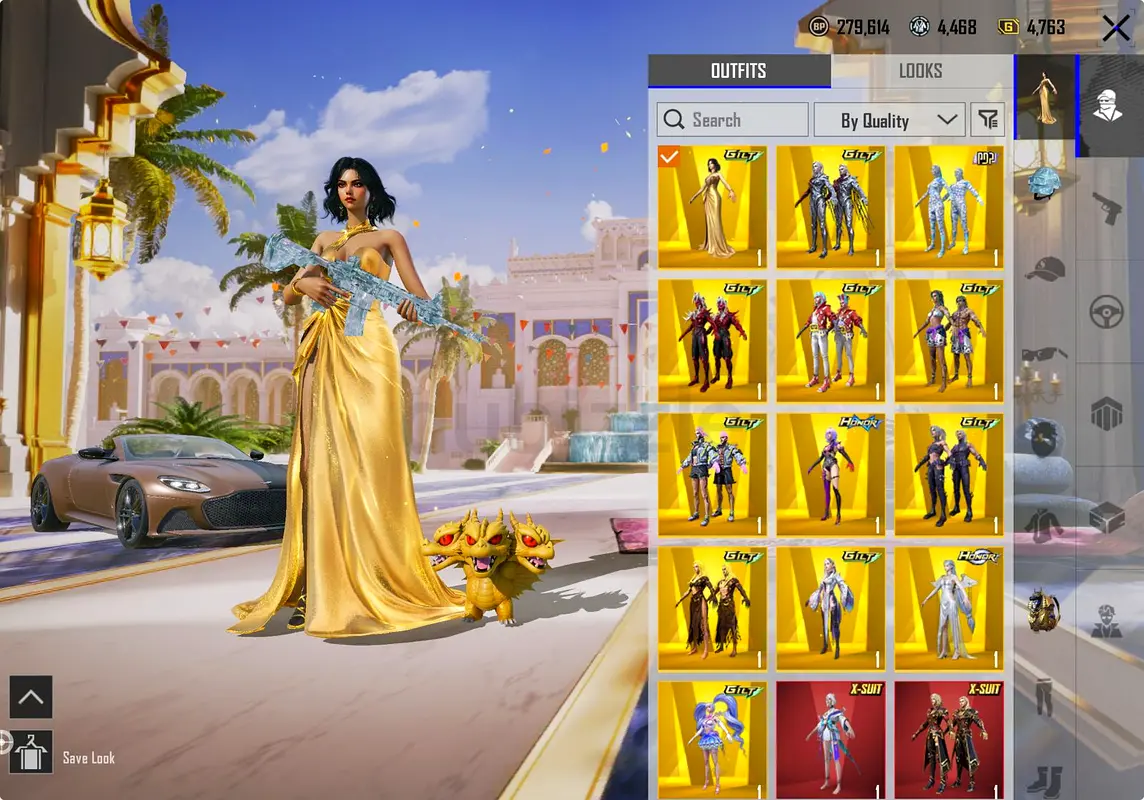Open the pistol weapon skins category
Viewport: 1144px width, 800px height.
click(x=1107, y=208)
